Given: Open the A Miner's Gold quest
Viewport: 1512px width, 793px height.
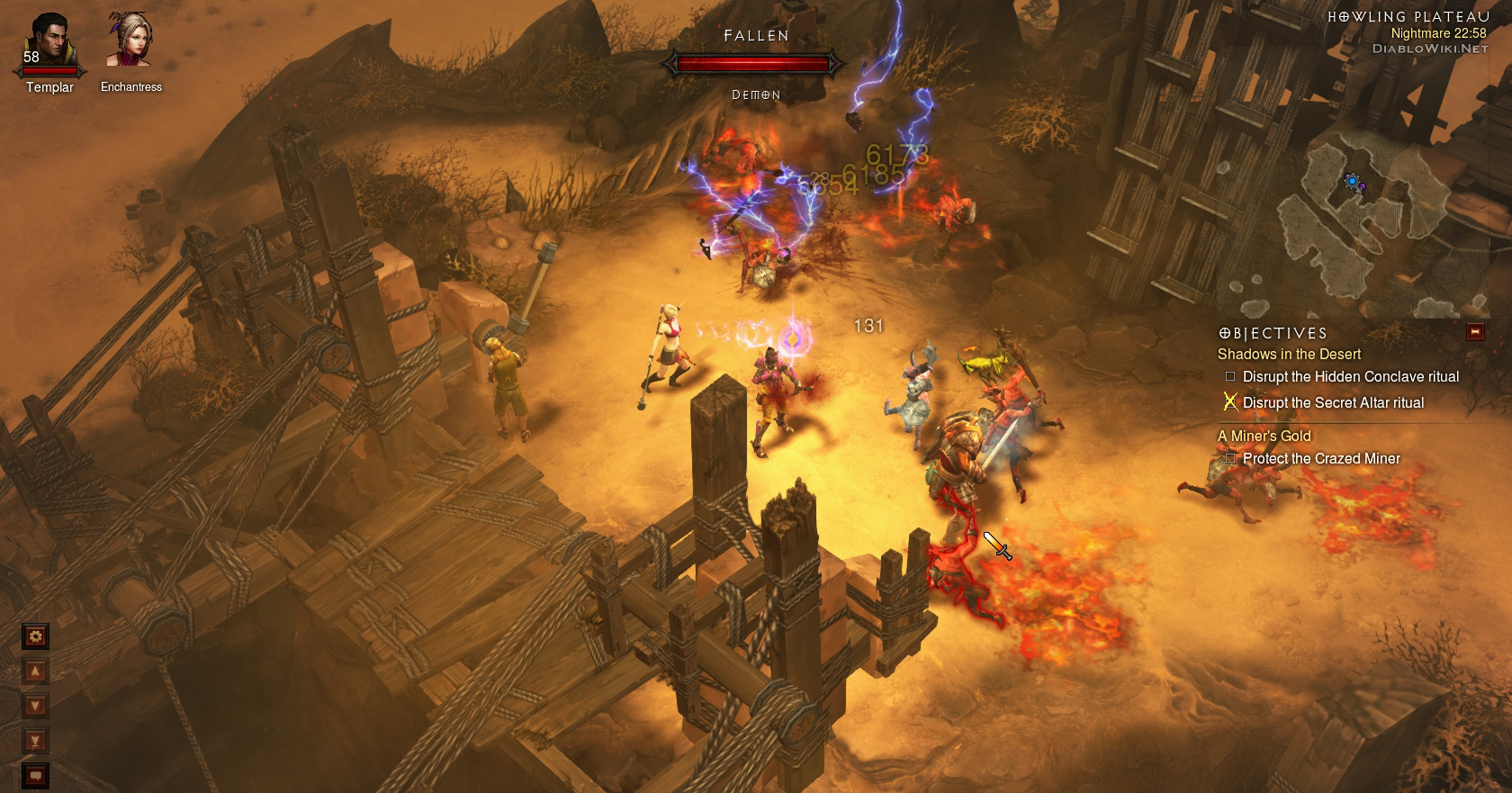Looking at the screenshot, I should click(1264, 437).
